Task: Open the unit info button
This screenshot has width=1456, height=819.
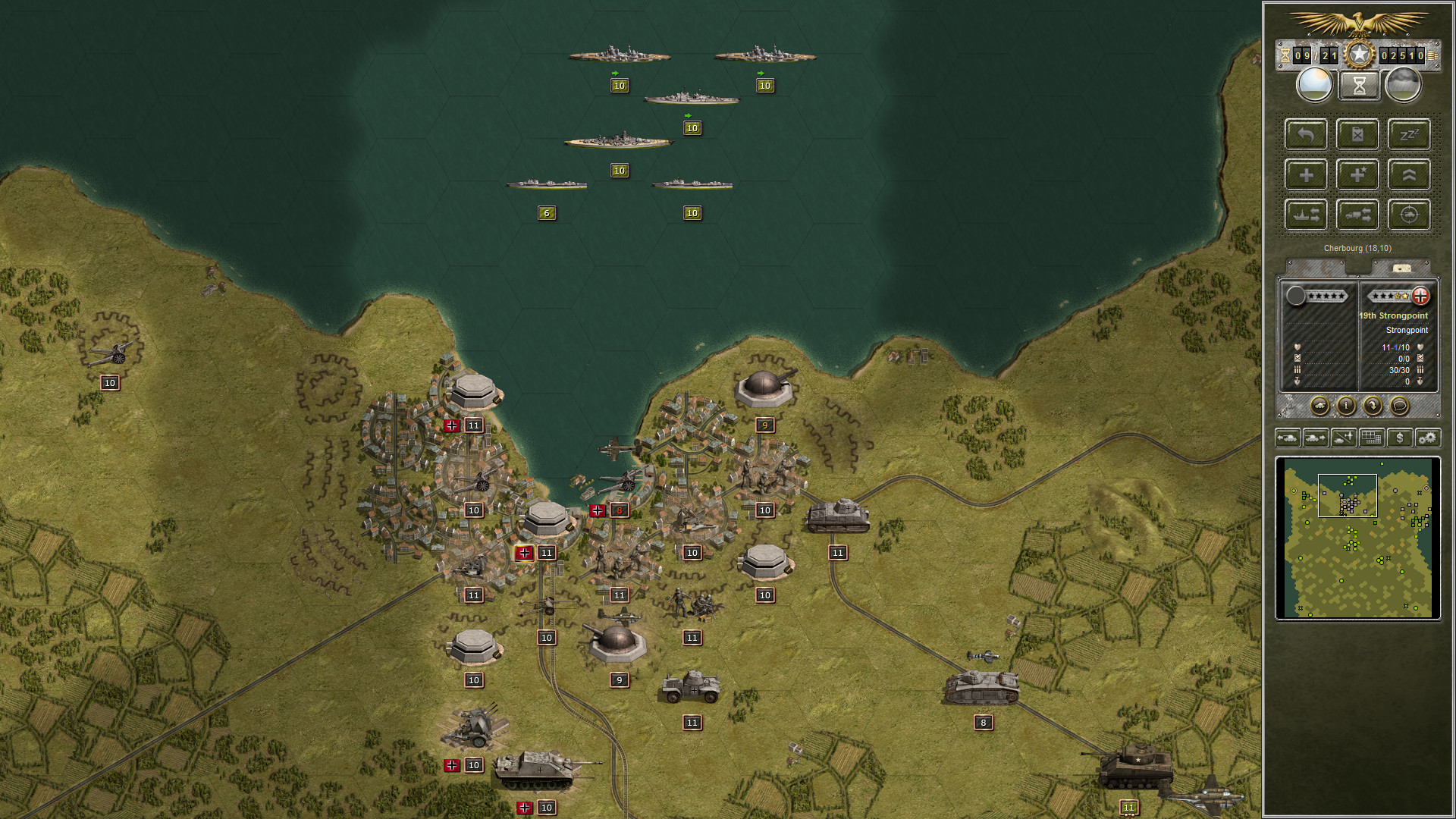Action: point(1346,406)
